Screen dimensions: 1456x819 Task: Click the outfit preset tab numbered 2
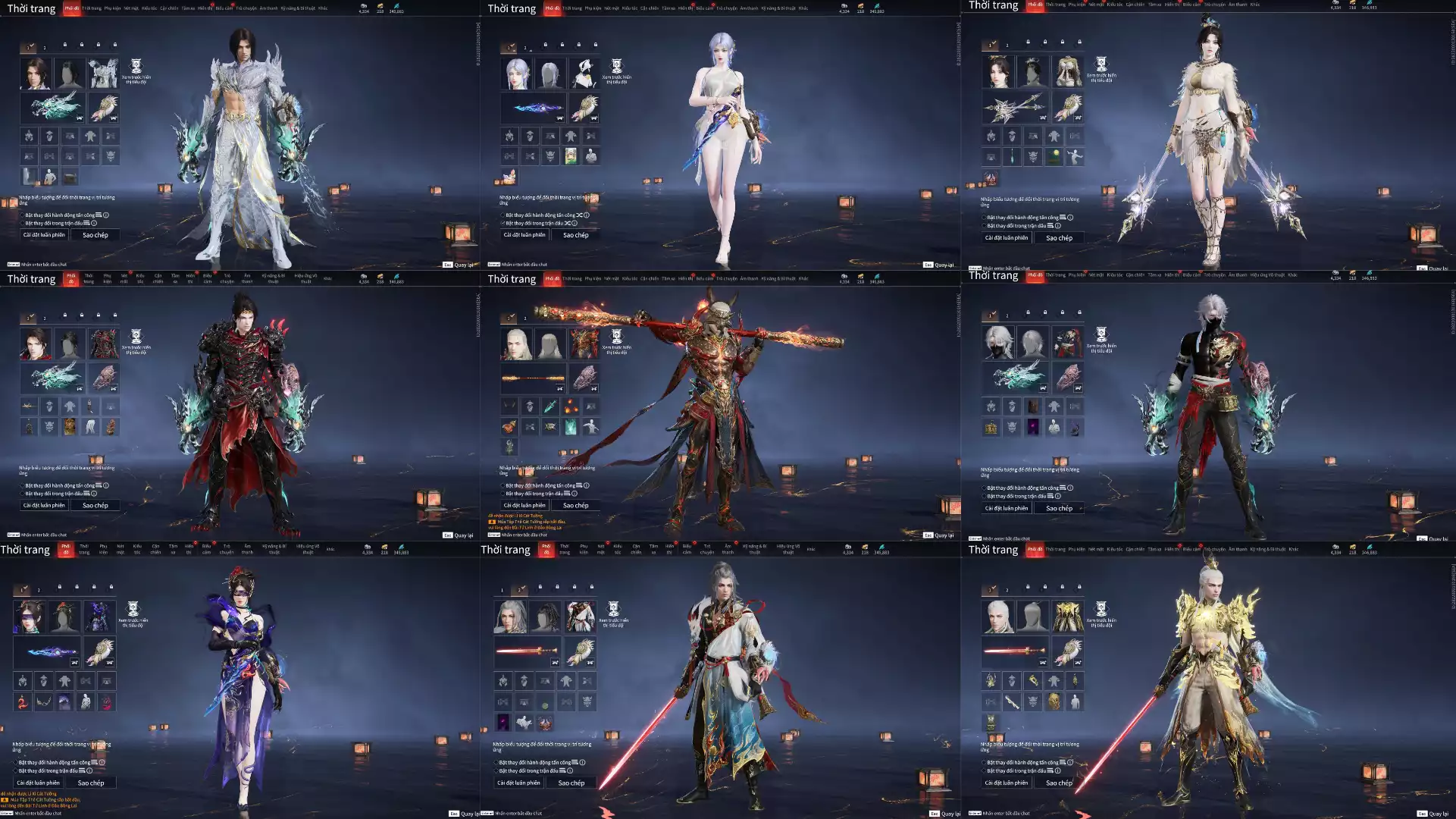[x=44, y=47]
